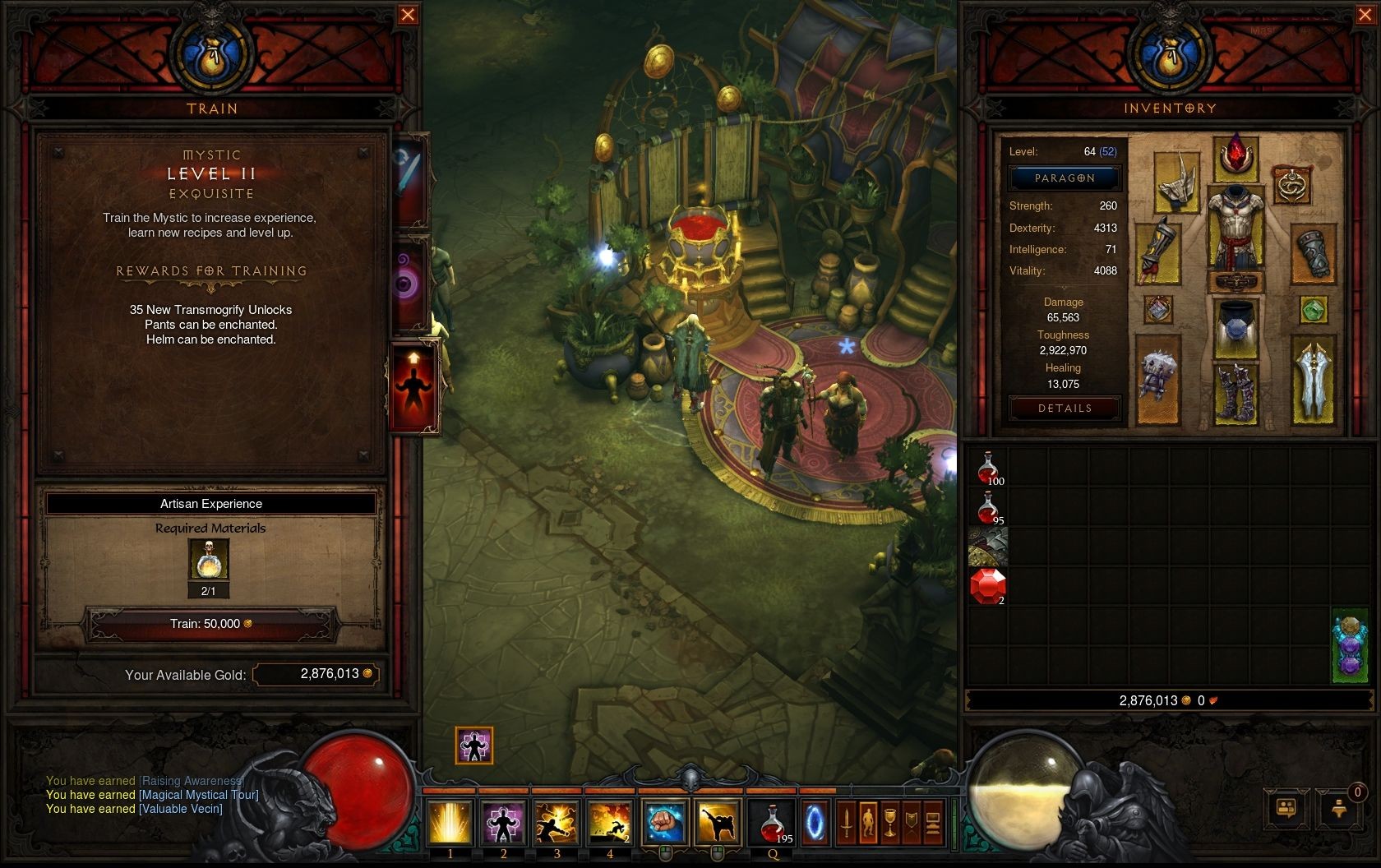Select the health potion stack of 100
Image resolution: width=1381 pixels, height=868 pixels.
point(987,469)
